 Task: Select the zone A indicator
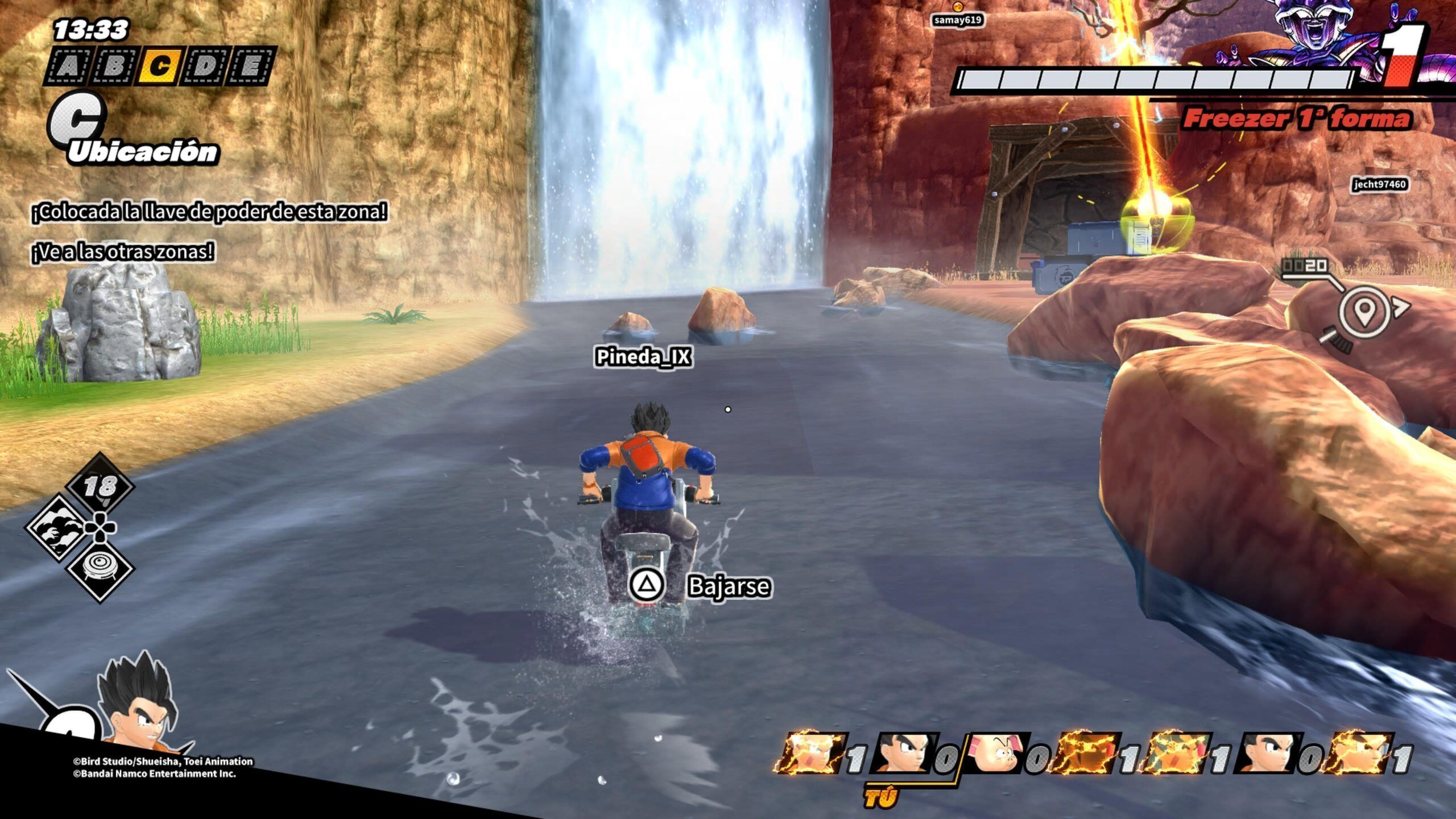pos(67,67)
